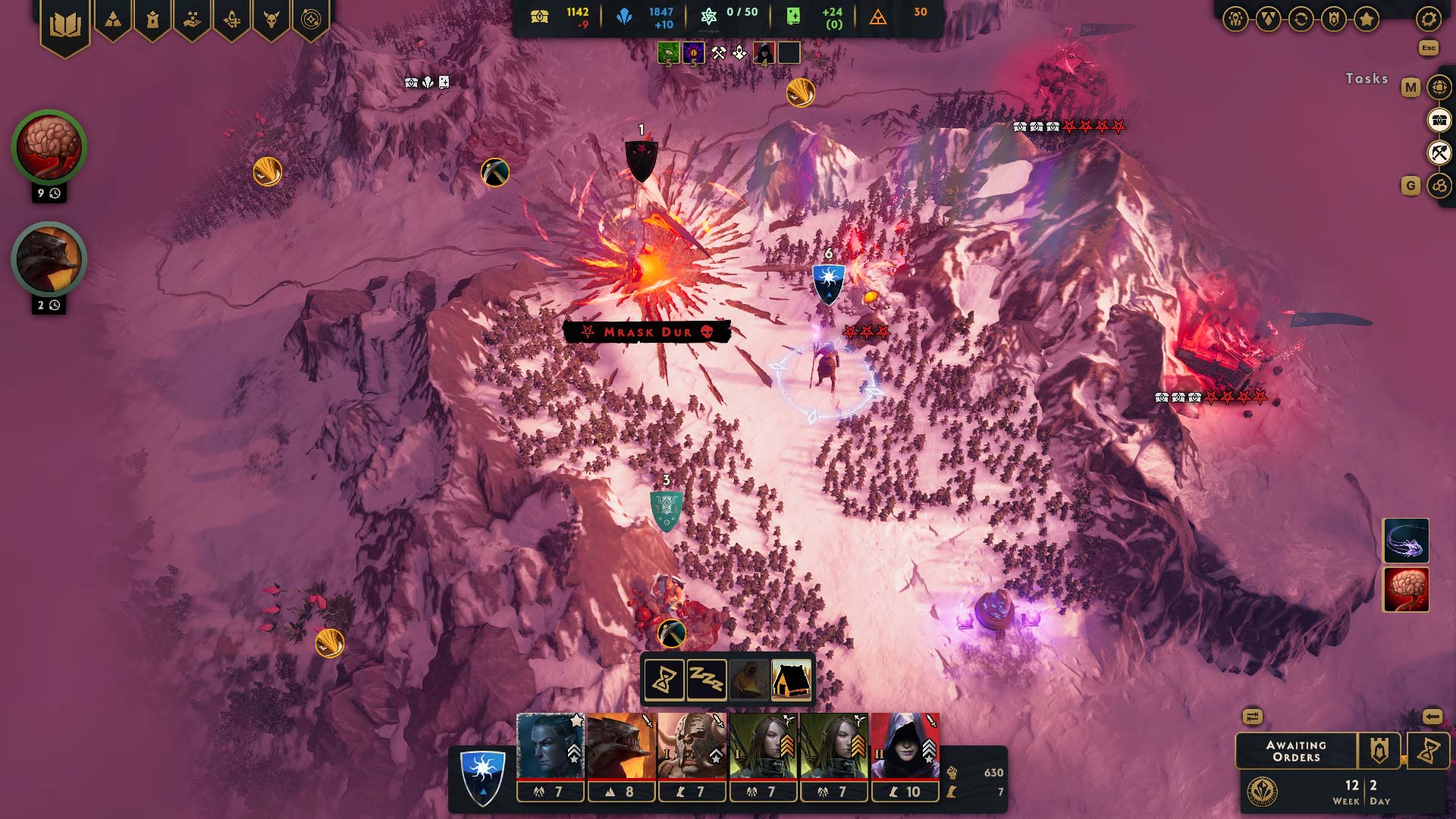Open the tower city banner menu
This screenshot has width=1456, height=819.
point(152,20)
